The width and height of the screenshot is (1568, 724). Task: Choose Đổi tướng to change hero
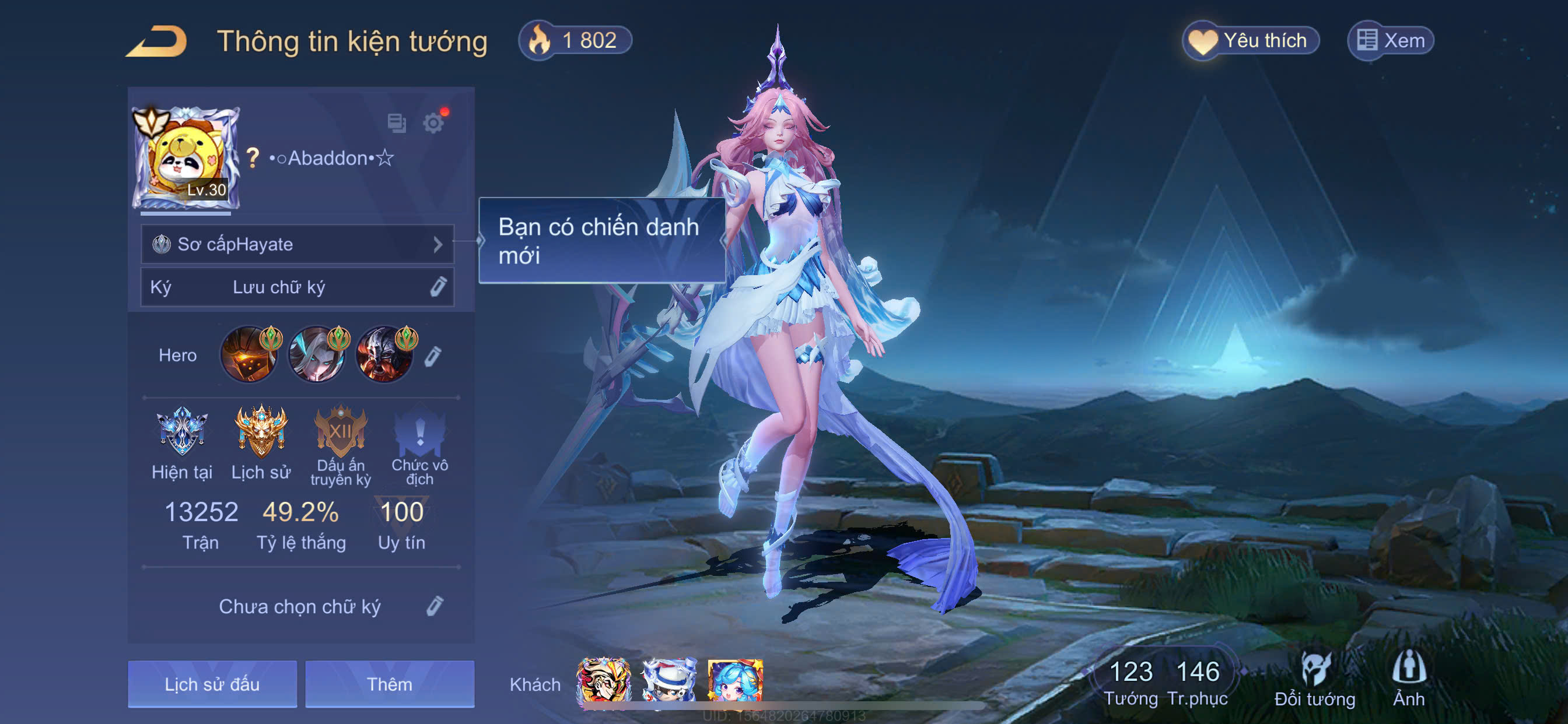coord(1315,680)
